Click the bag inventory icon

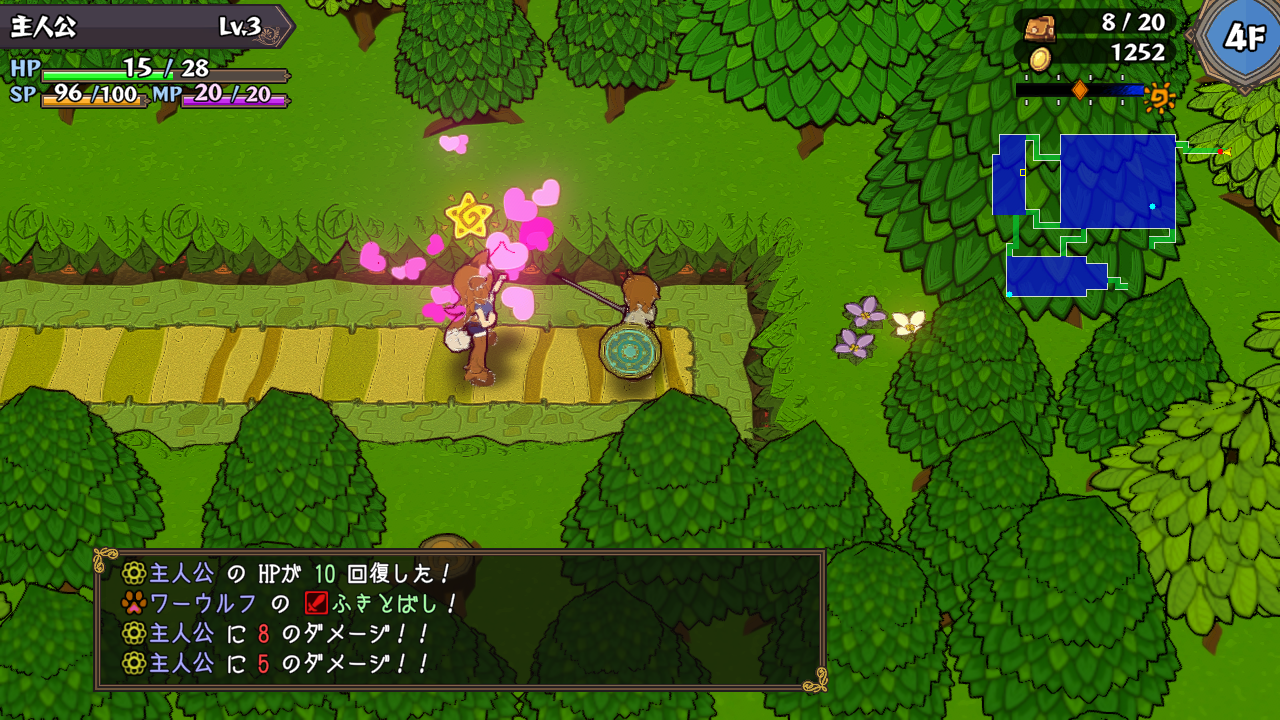coord(1040,24)
